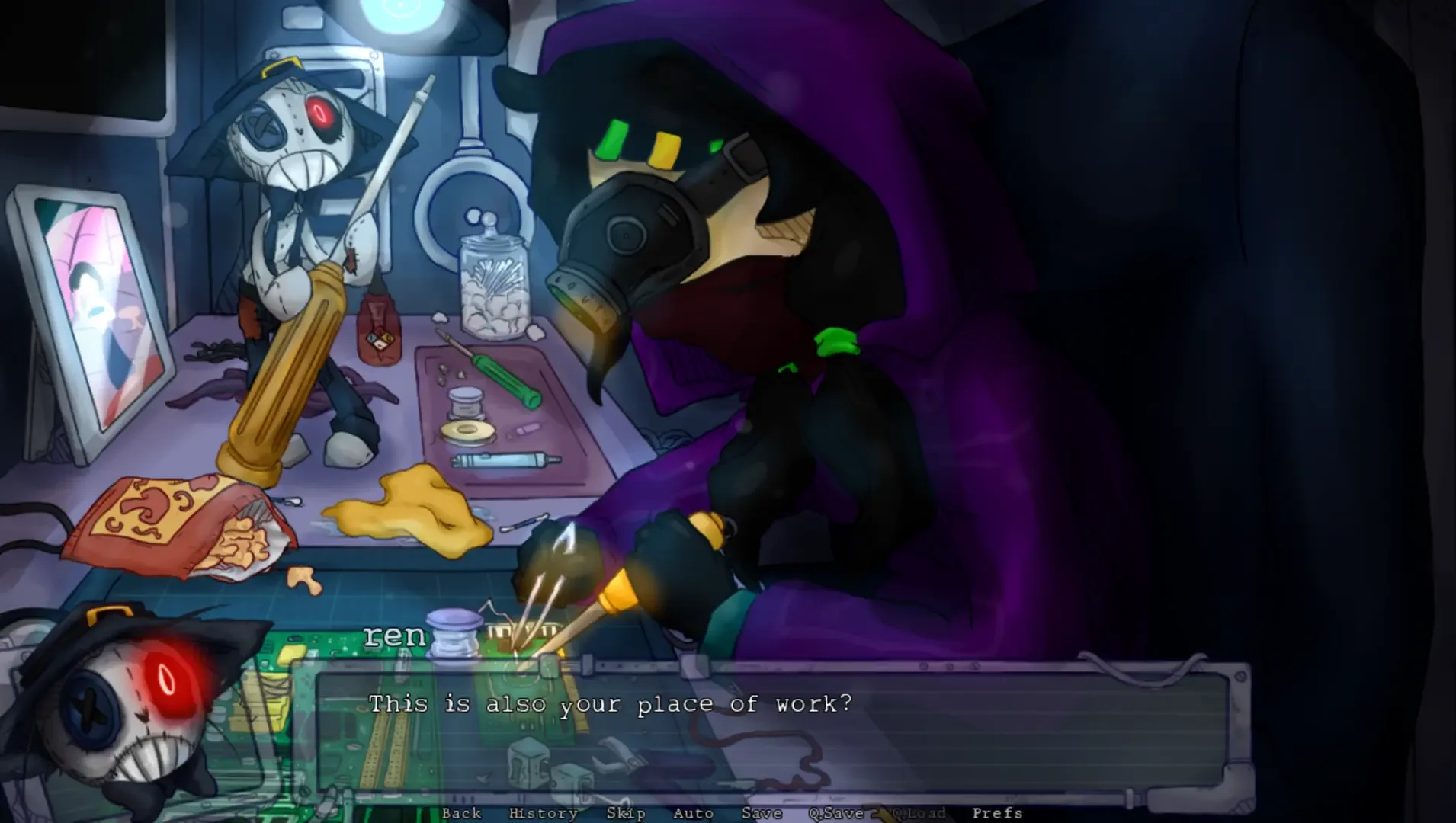Screen dimensions: 1456x823
Task: Open the History screen
Action: click(544, 813)
